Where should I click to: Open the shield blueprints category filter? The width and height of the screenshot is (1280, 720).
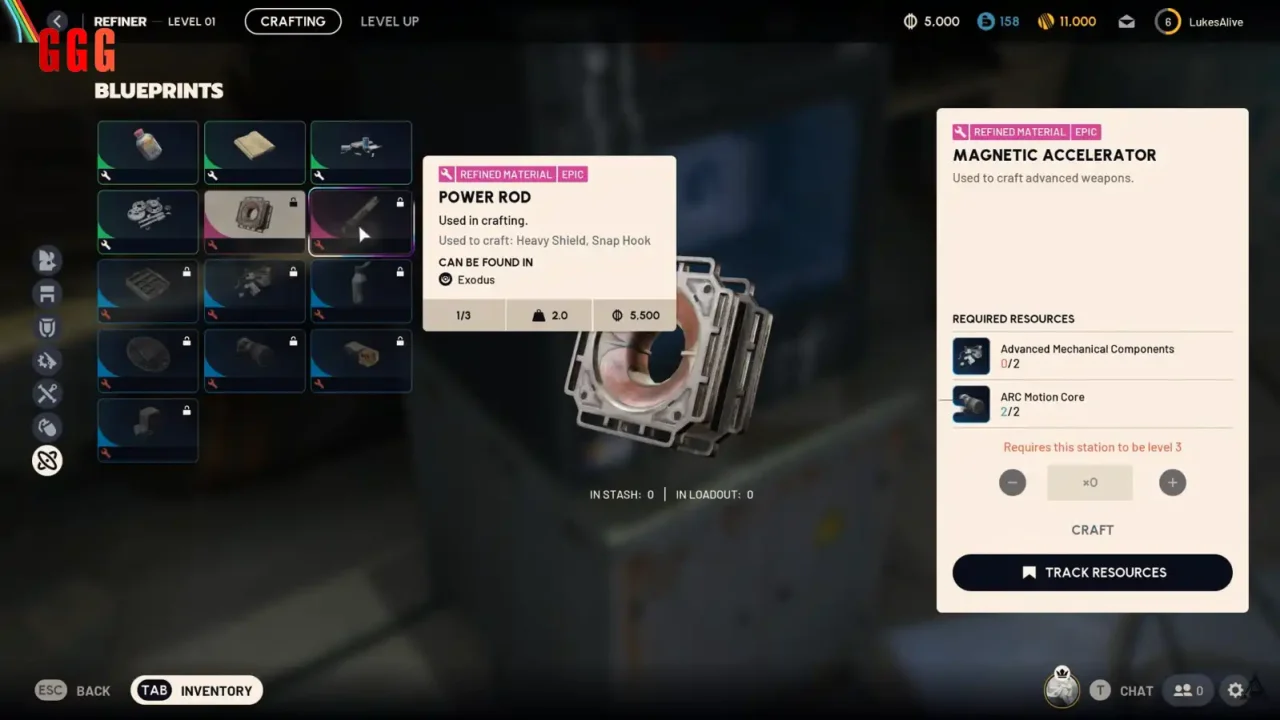(x=47, y=327)
